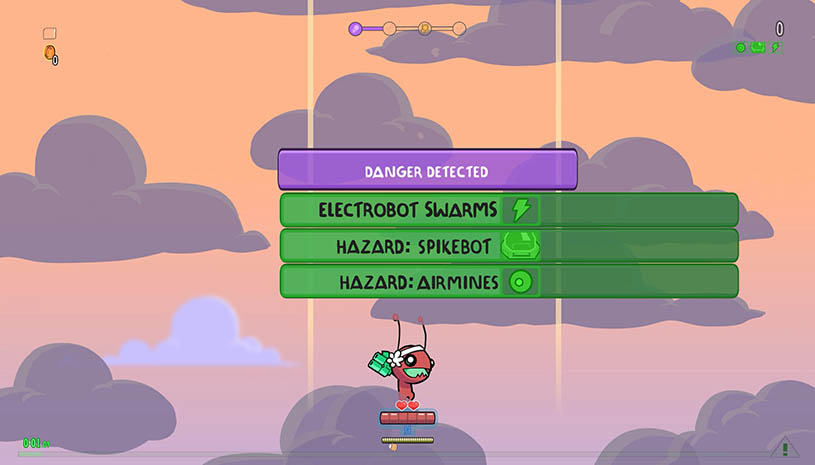Viewport: 815px width, 465px height.
Task: Click the warning triangle icon
Action: (785, 449)
